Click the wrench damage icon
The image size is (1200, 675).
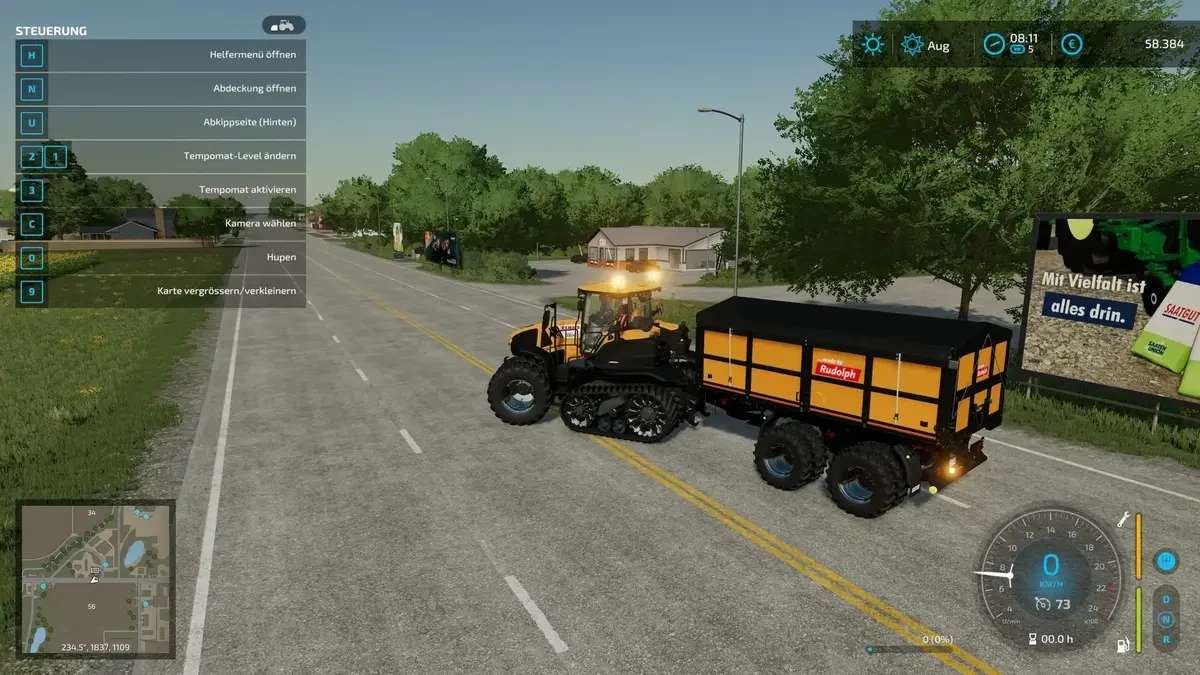point(1124,519)
